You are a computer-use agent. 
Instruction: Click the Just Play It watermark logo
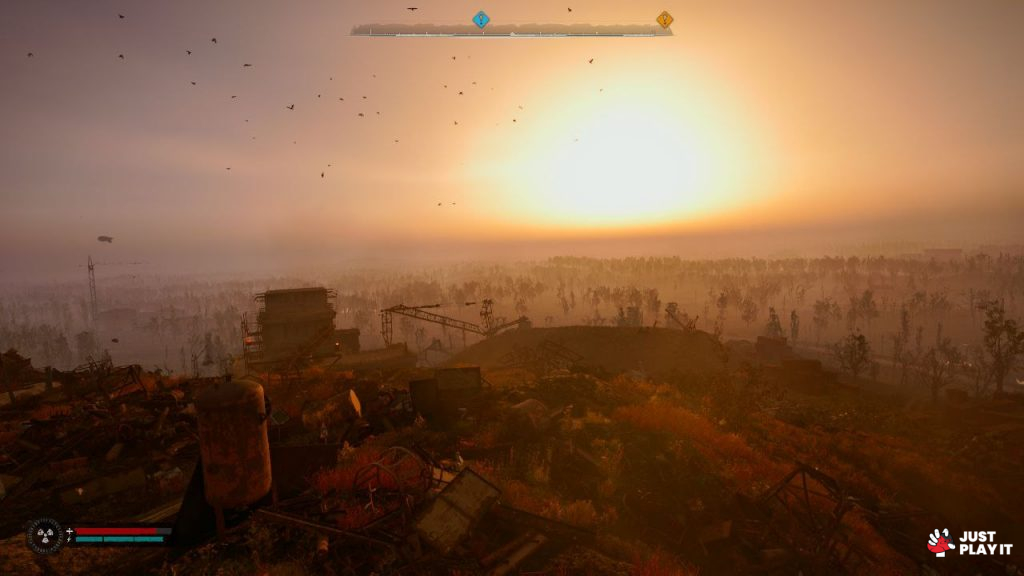(x=968, y=542)
